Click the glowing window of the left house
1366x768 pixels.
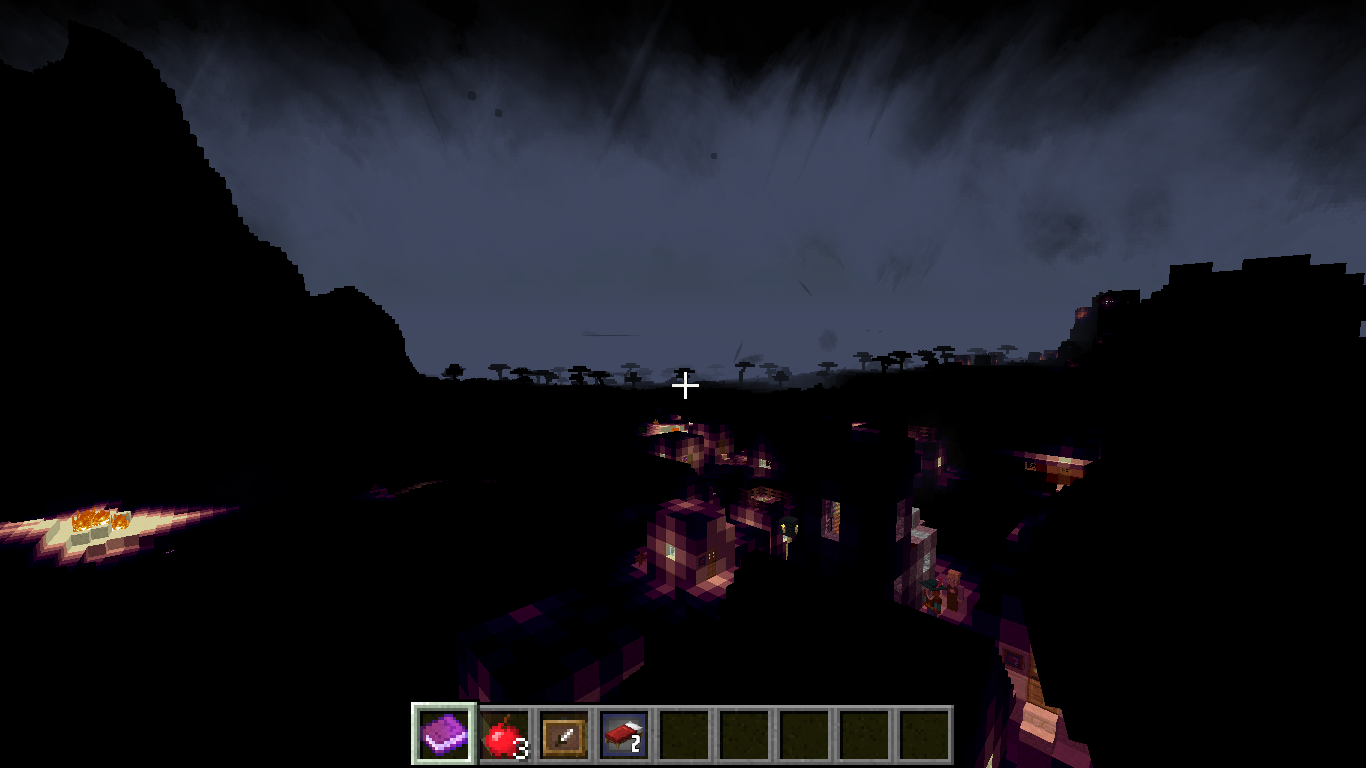coord(672,553)
